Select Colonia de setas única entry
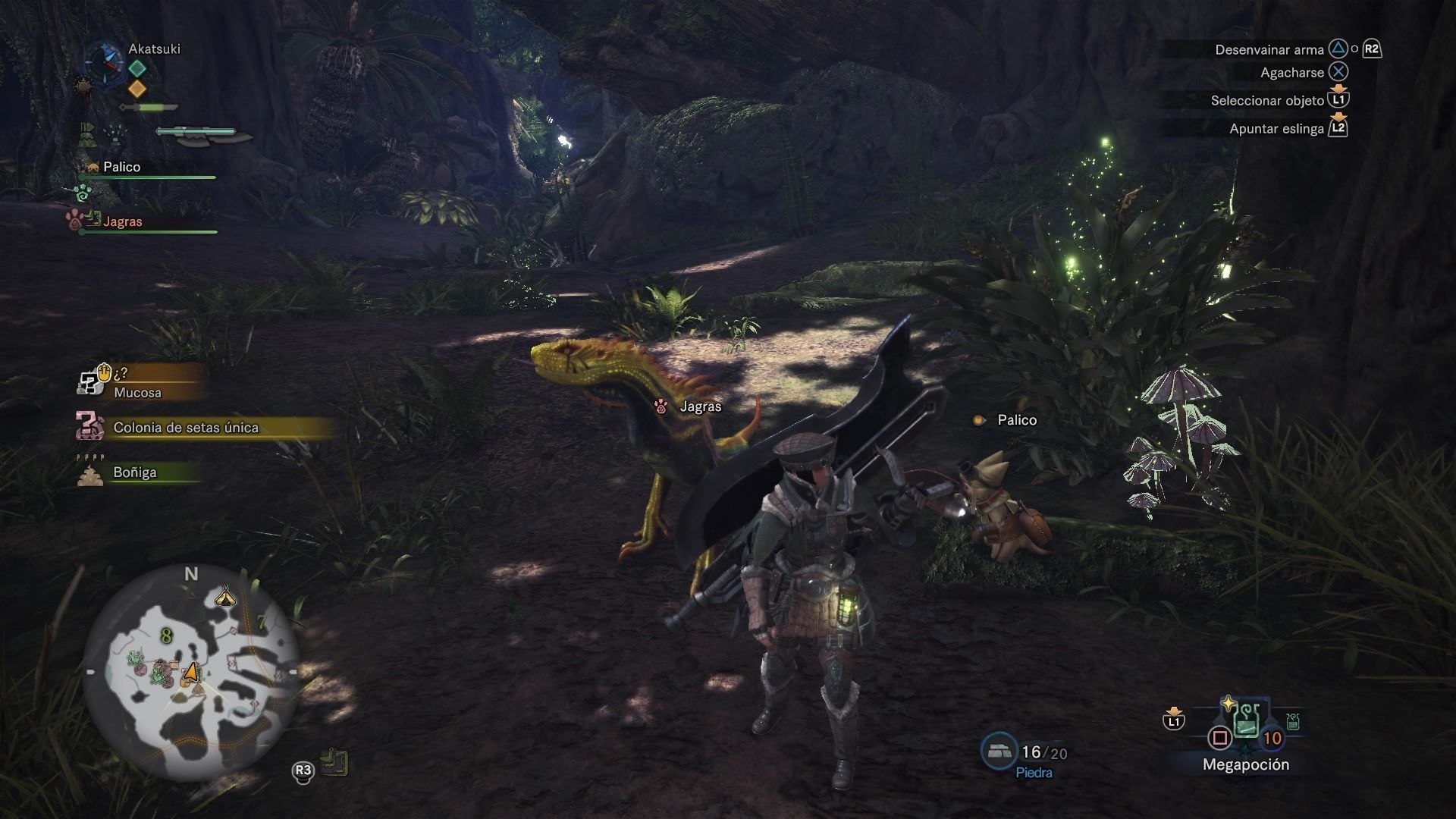 186,428
